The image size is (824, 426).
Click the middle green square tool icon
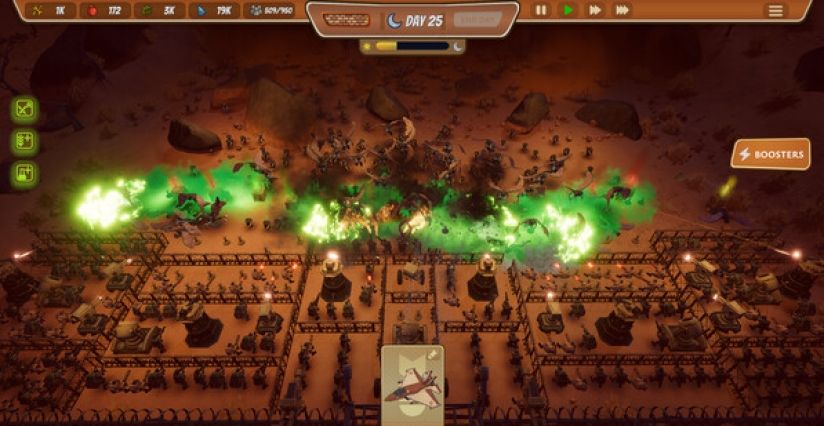(25, 141)
